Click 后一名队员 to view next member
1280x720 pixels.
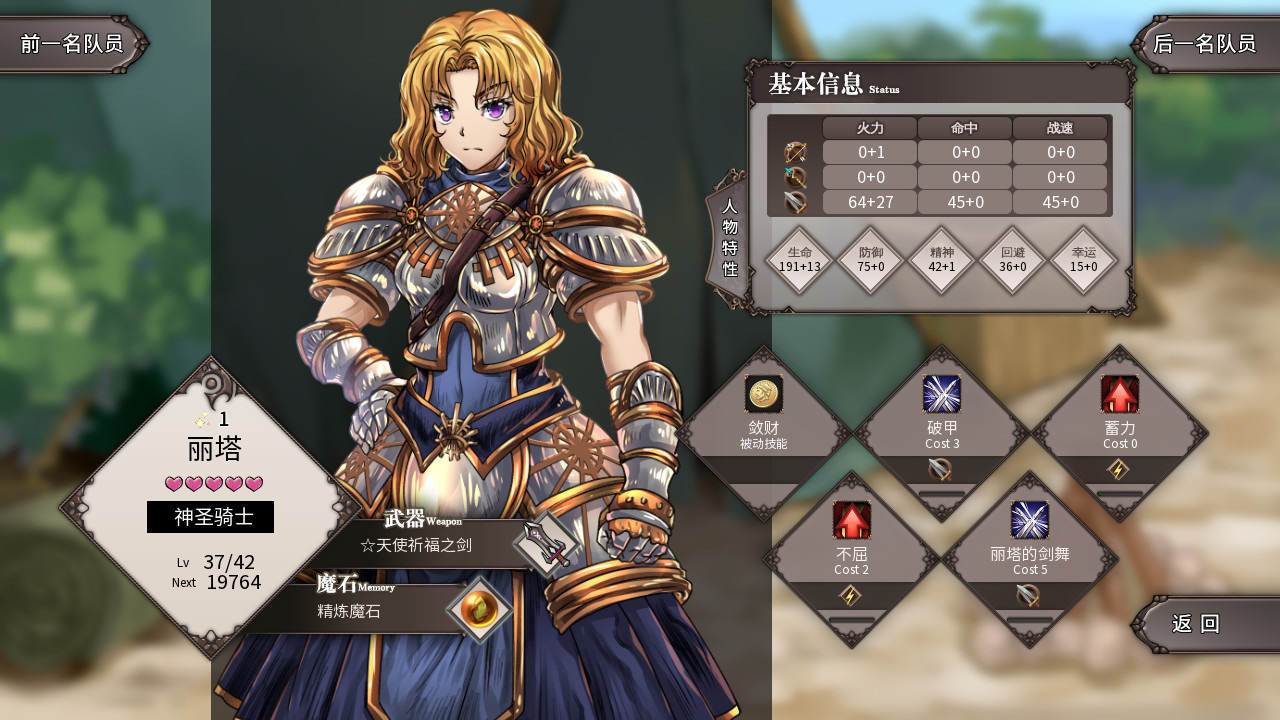(x=1203, y=44)
